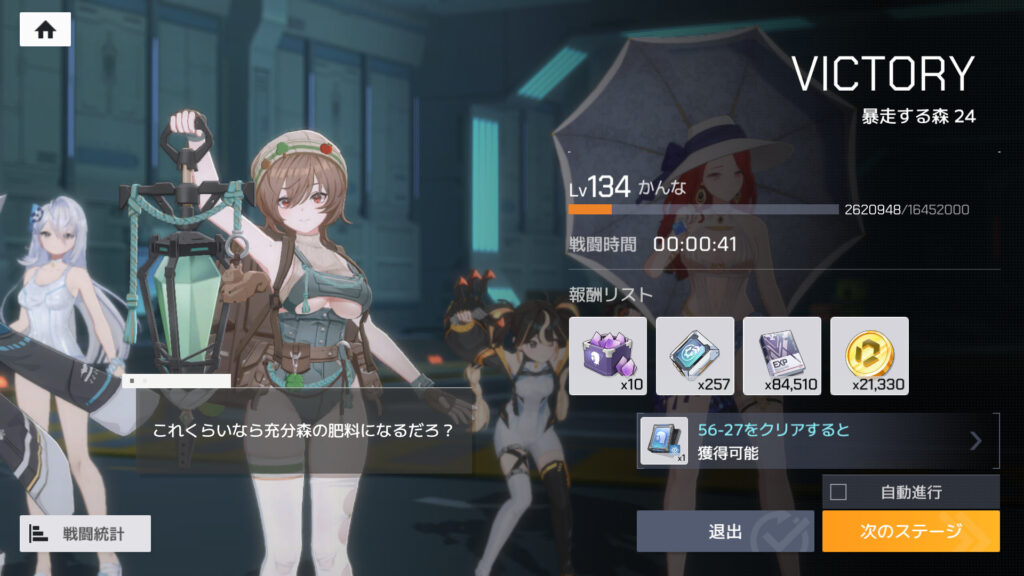Viewport: 1024px width, 576px height.
Task: Open the 戦闘統計 battle statistics
Action: coord(85,533)
